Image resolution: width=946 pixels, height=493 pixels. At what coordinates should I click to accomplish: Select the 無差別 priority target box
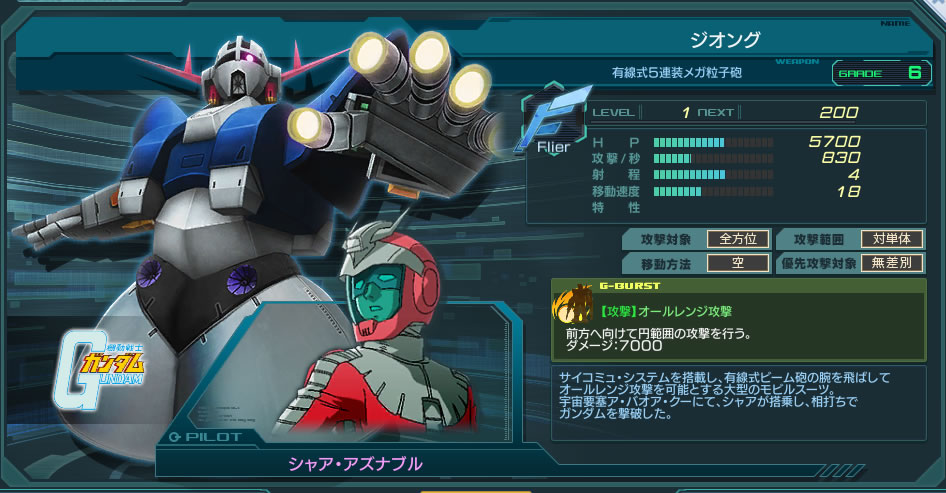(891, 264)
